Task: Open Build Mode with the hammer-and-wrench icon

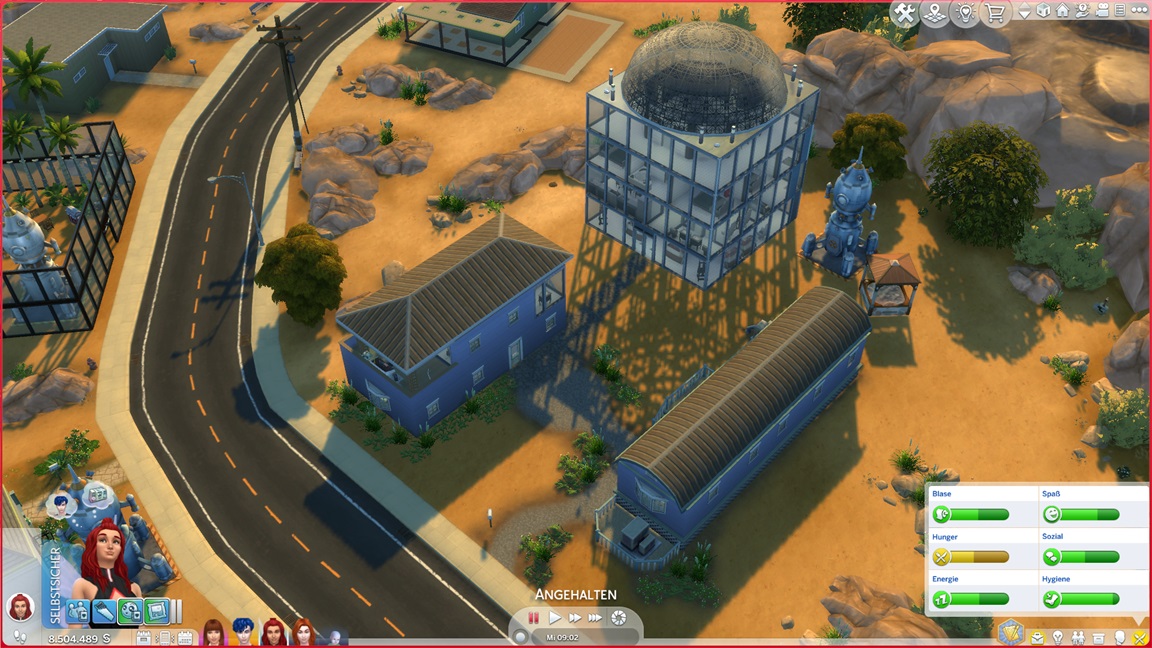Action: [x=905, y=13]
